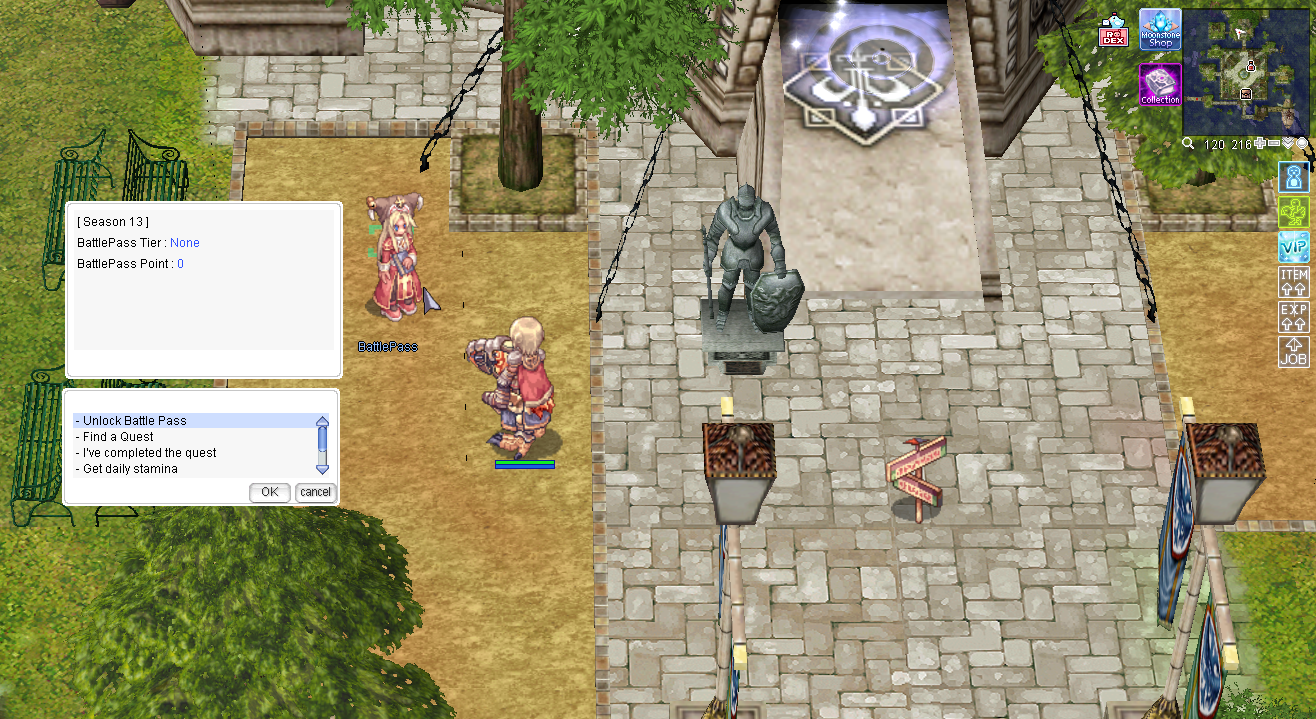The height and width of the screenshot is (719, 1316).
Task: Click the dialog list's scroll-down arrow
Action: coord(322,469)
